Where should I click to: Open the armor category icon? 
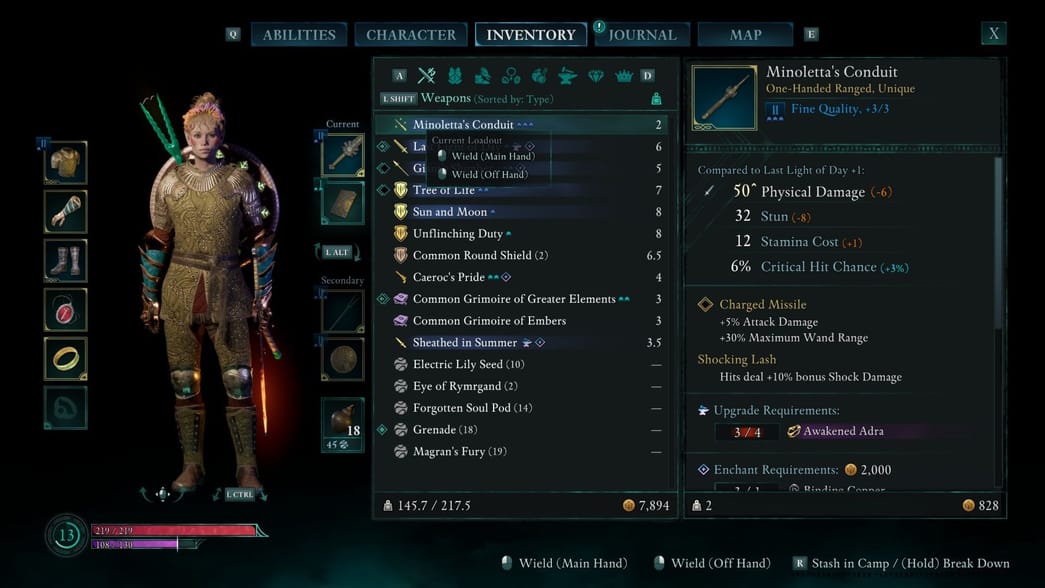(x=454, y=76)
